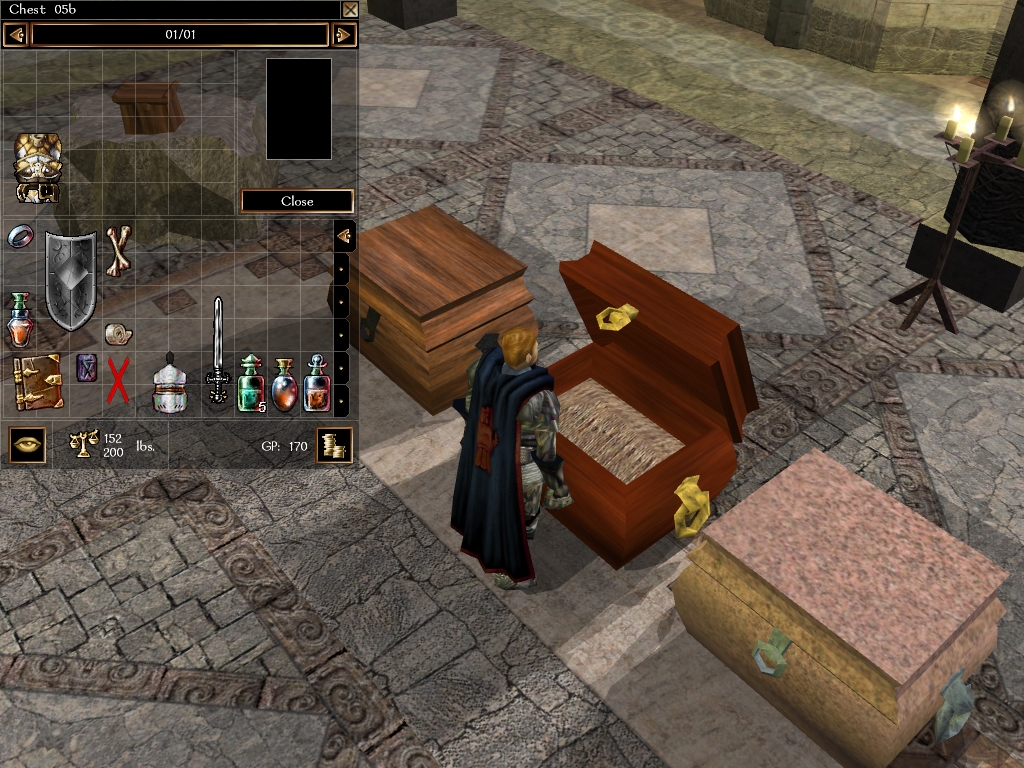Select the plate helmet with black plume

(x=169, y=384)
